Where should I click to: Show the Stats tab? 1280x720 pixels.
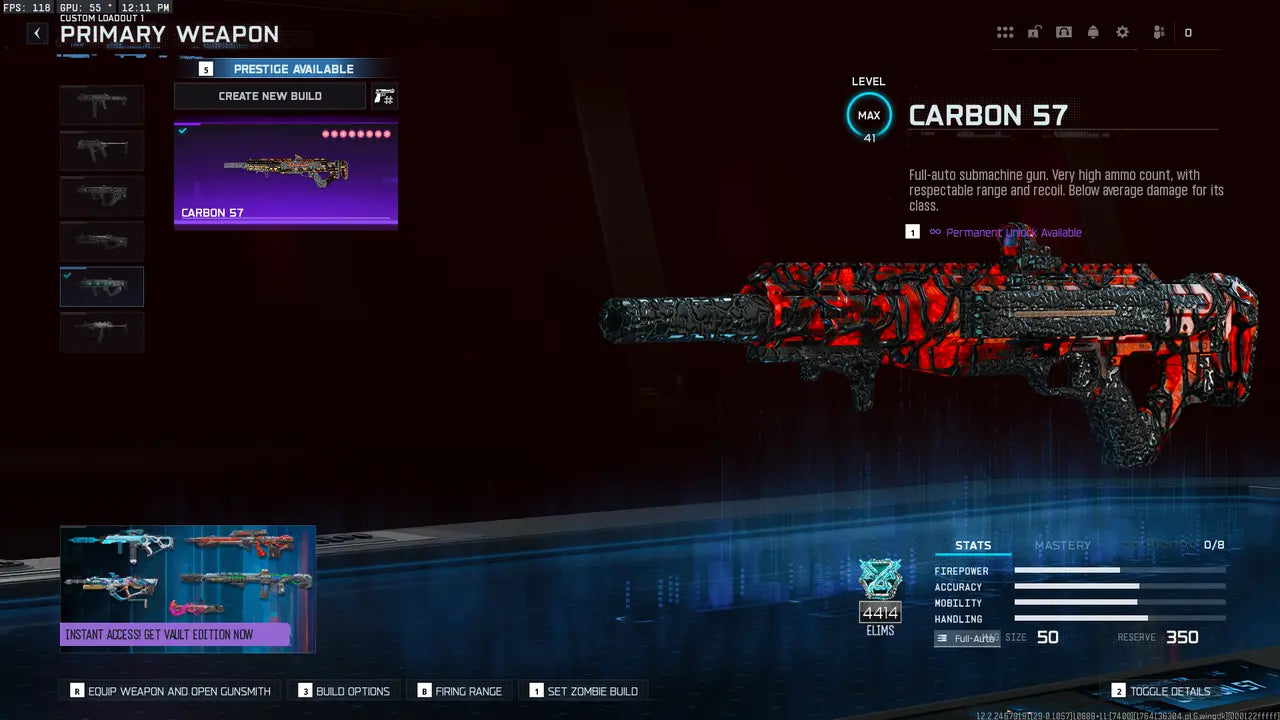[x=973, y=545]
